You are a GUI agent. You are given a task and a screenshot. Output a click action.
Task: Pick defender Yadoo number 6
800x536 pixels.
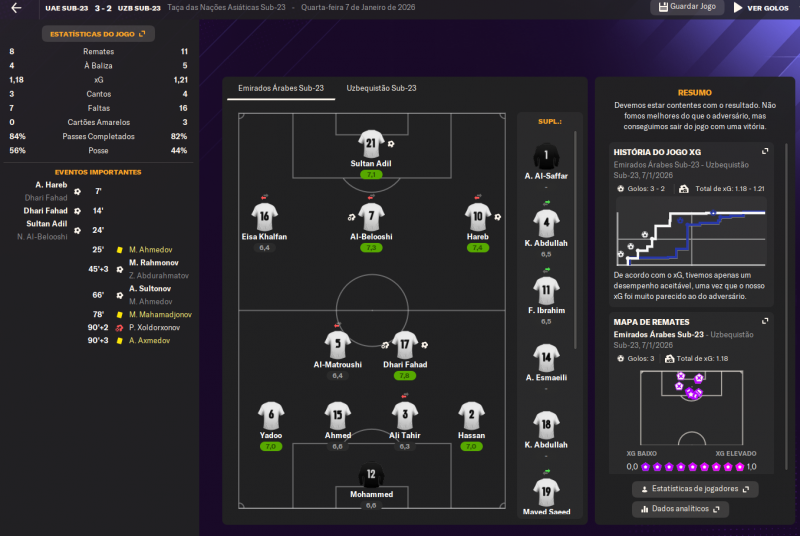pos(271,416)
